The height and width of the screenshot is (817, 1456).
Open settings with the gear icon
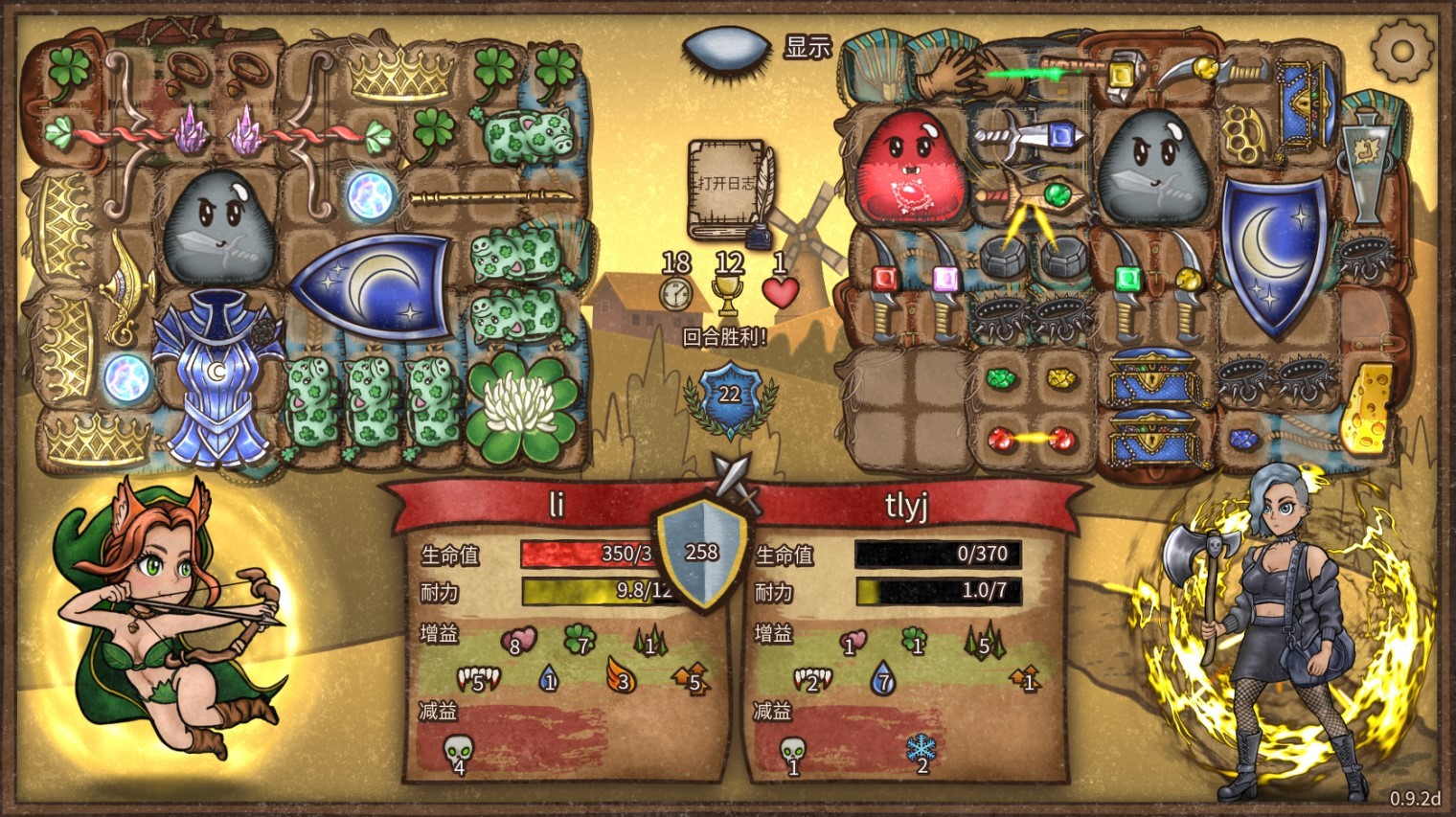coord(1401,50)
